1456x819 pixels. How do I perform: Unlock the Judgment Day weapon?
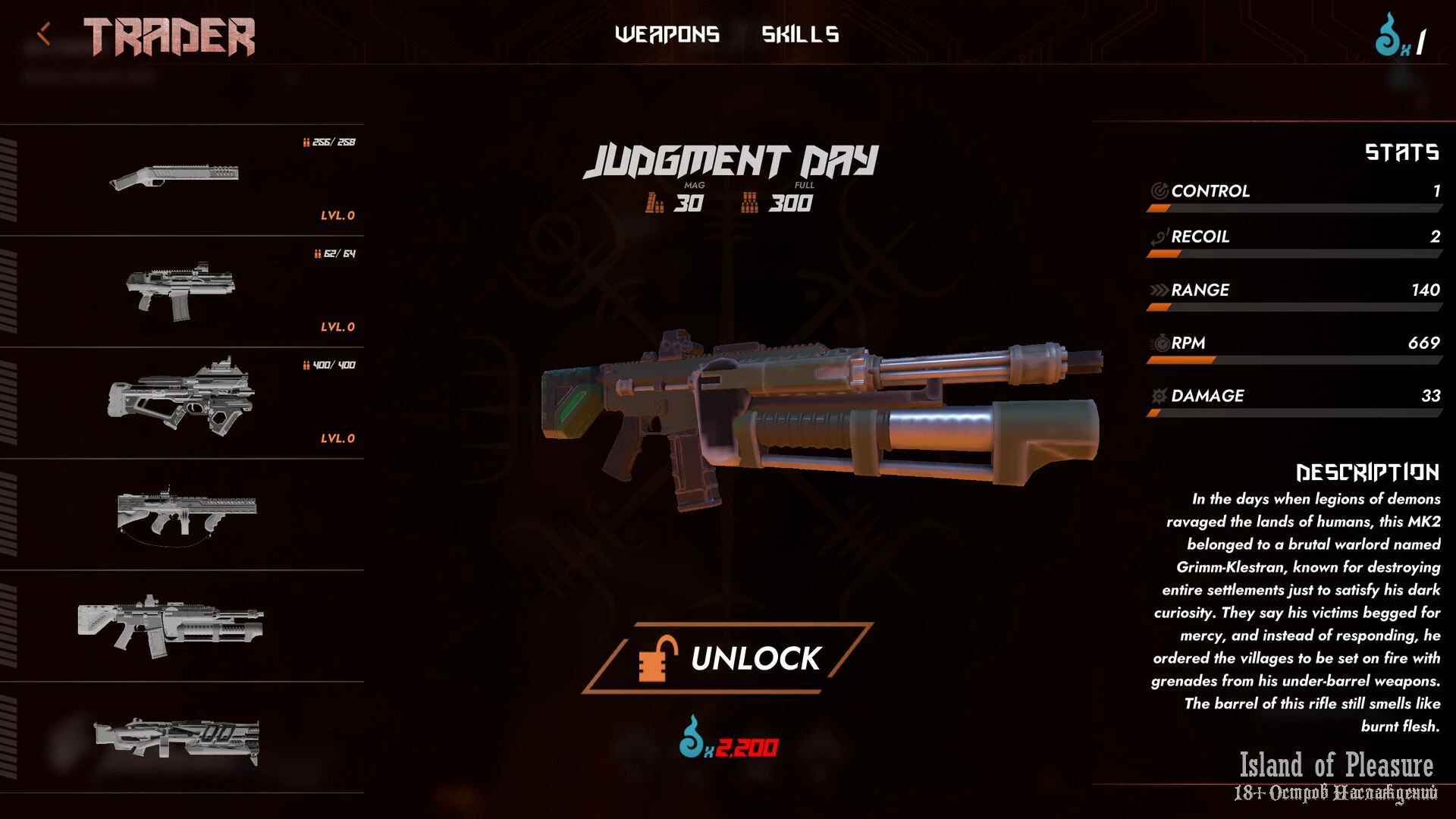point(728,657)
